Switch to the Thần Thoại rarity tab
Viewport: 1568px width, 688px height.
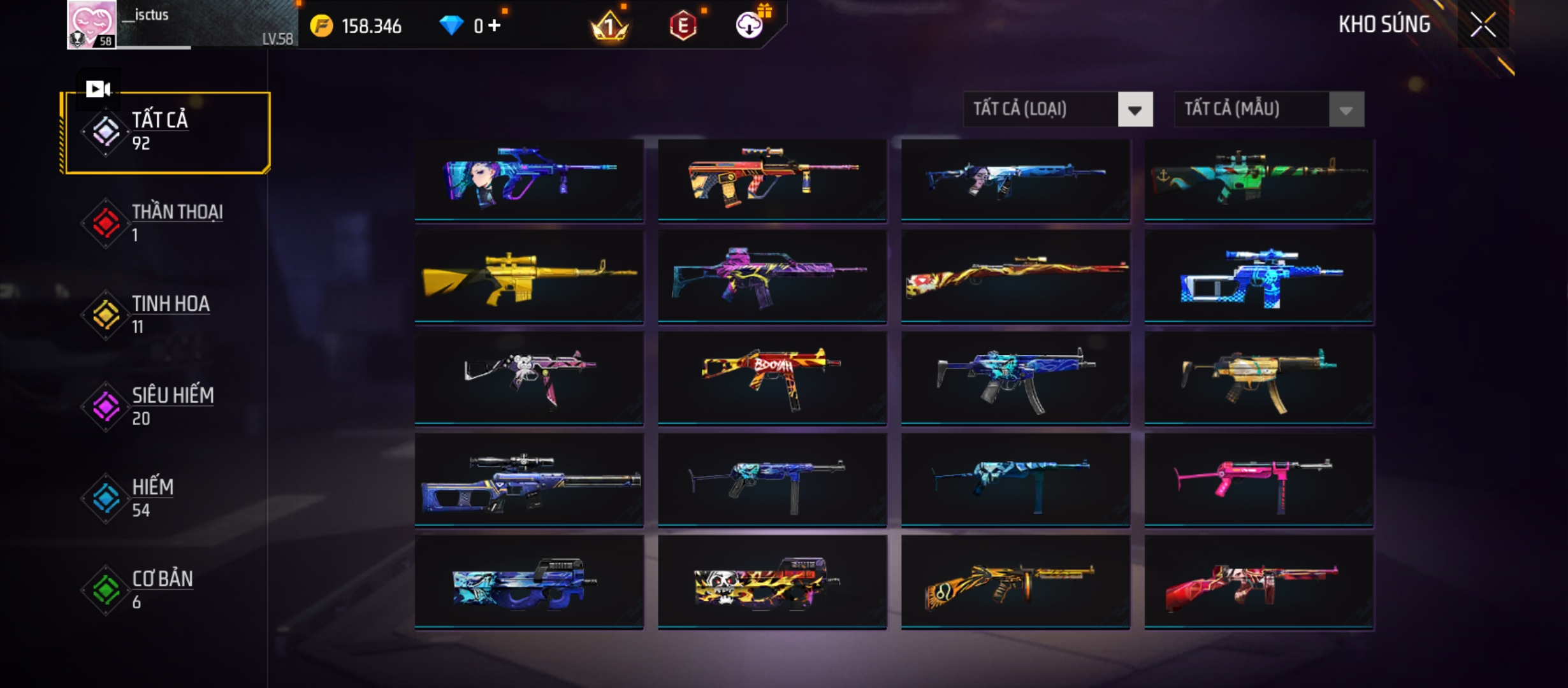click(167, 223)
